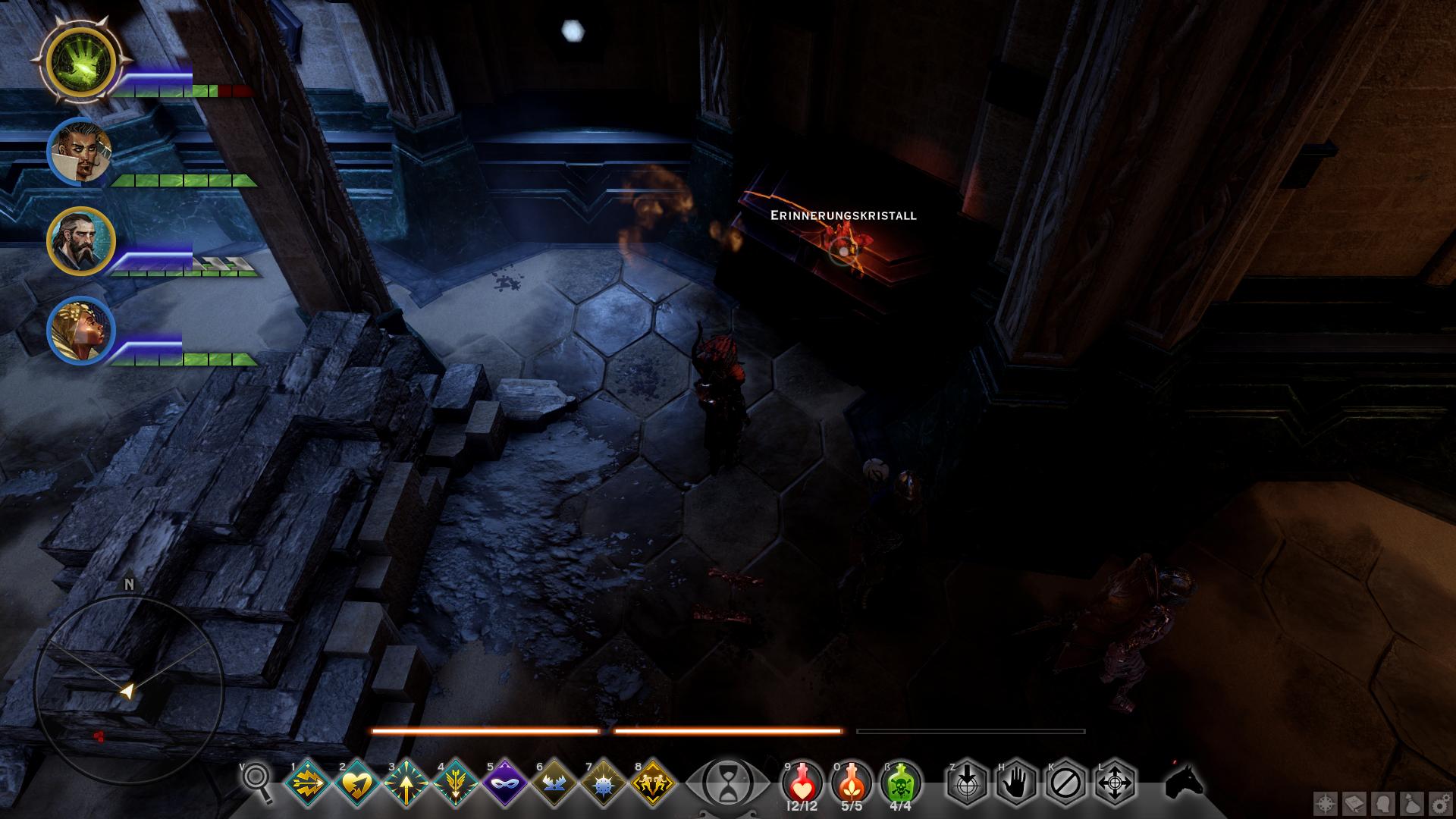Choose Vivienne's portrait with golden headdress
Image resolution: width=1456 pixels, height=819 pixels.
pyautogui.click(x=80, y=331)
